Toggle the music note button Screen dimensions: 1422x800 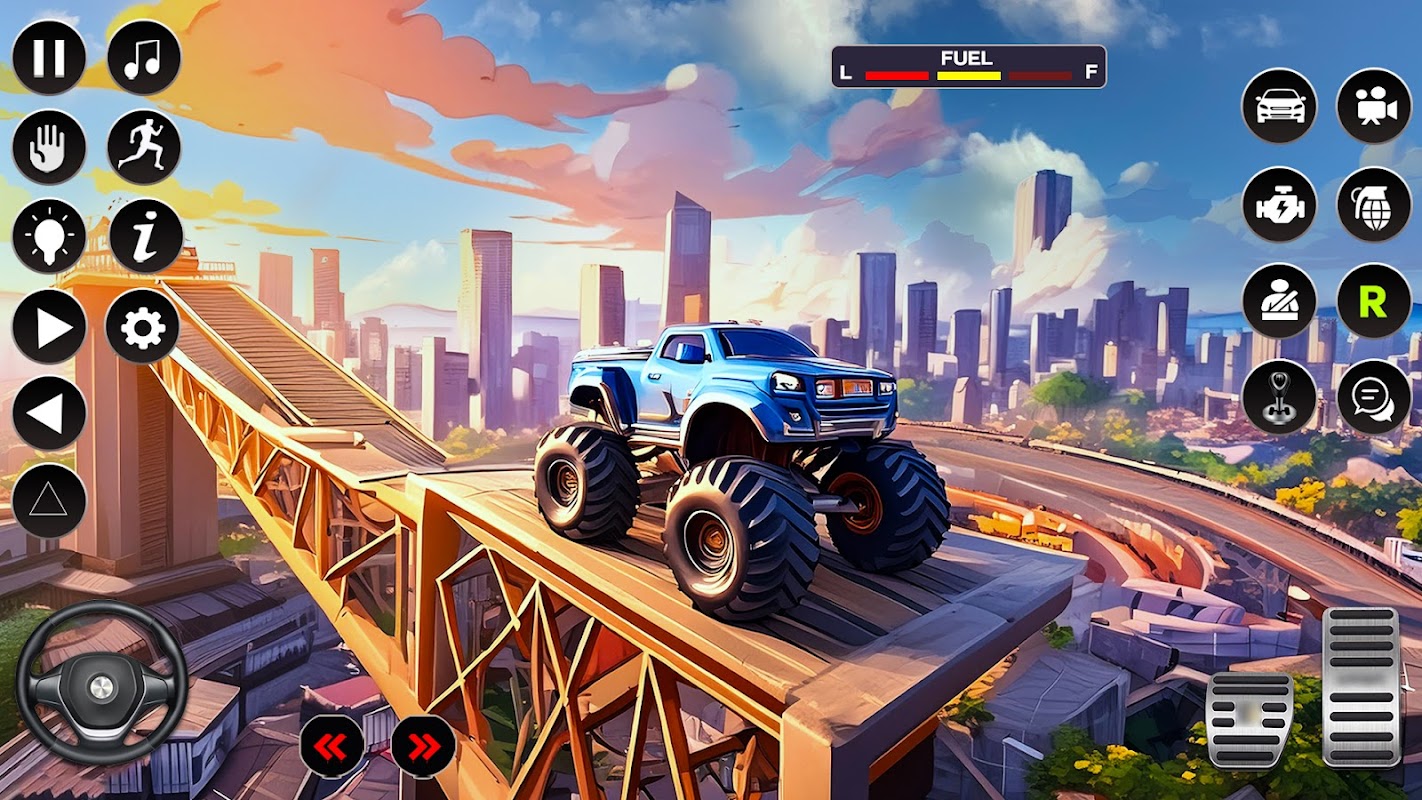click(x=144, y=58)
